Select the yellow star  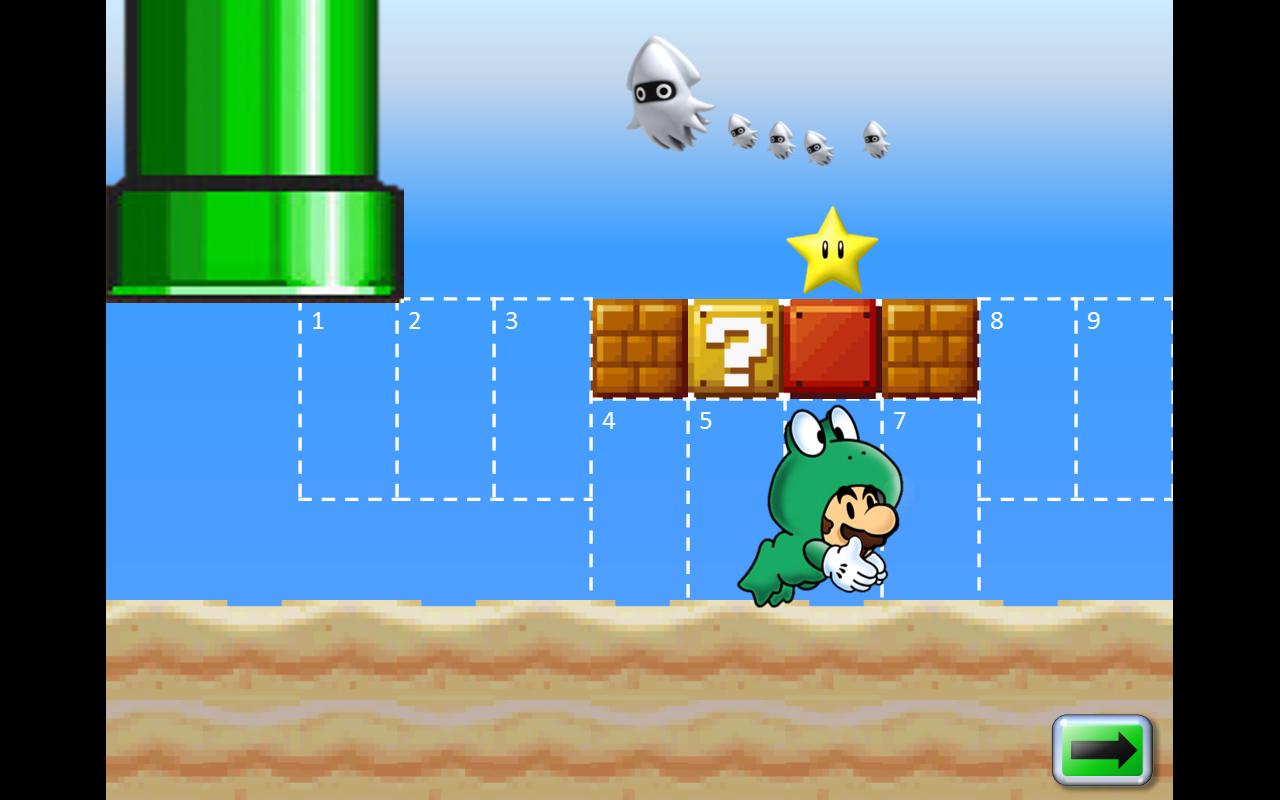click(834, 250)
